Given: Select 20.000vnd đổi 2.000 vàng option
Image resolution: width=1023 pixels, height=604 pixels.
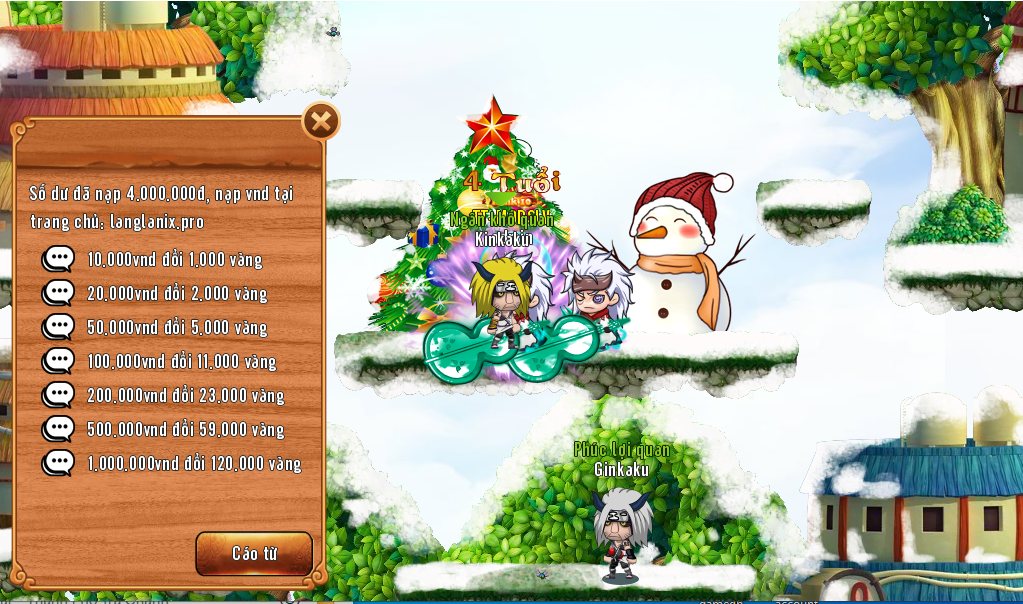Looking at the screenshot, I should click(176, 294).
